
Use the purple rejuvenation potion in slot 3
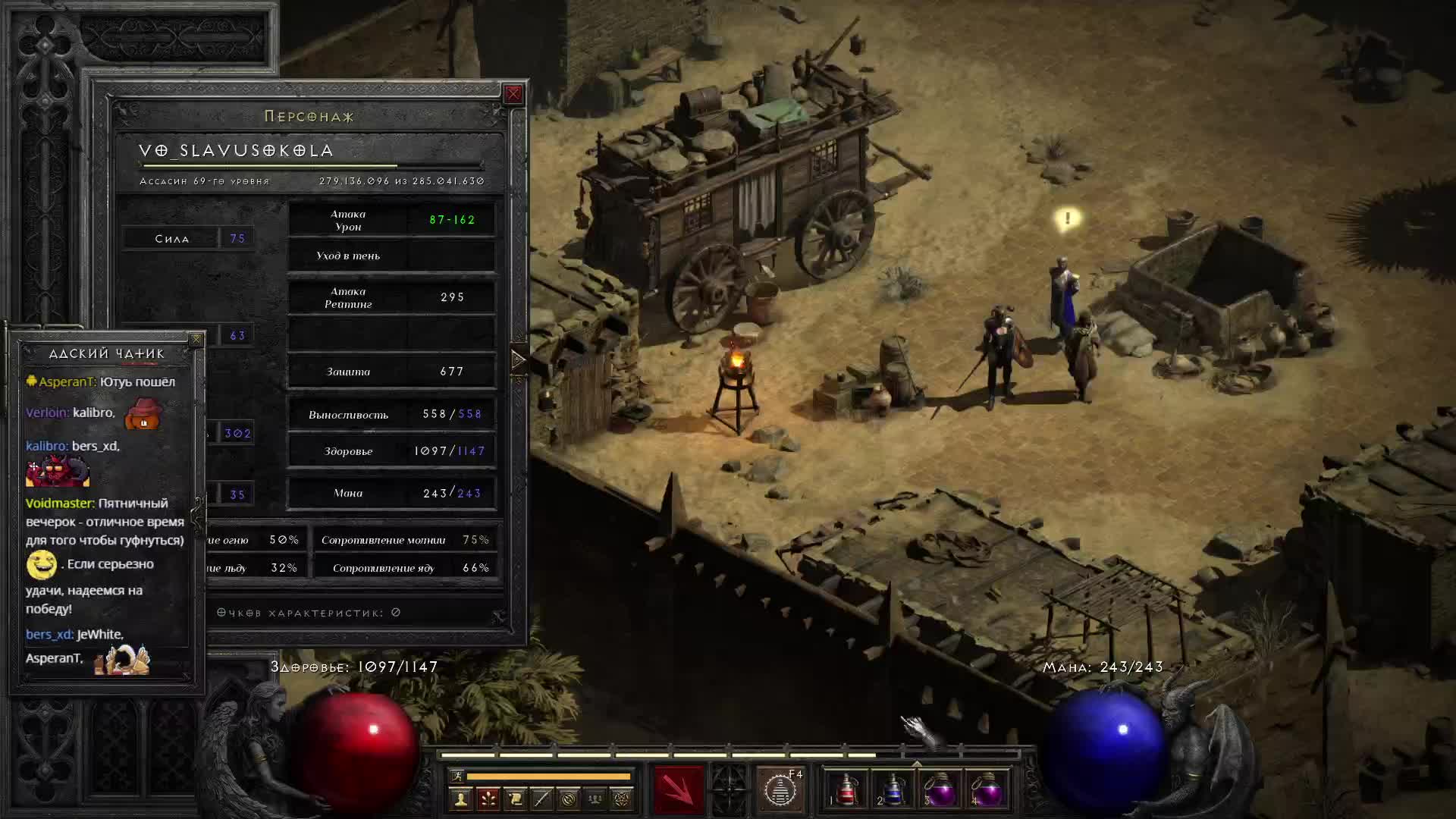click(940, 790)
